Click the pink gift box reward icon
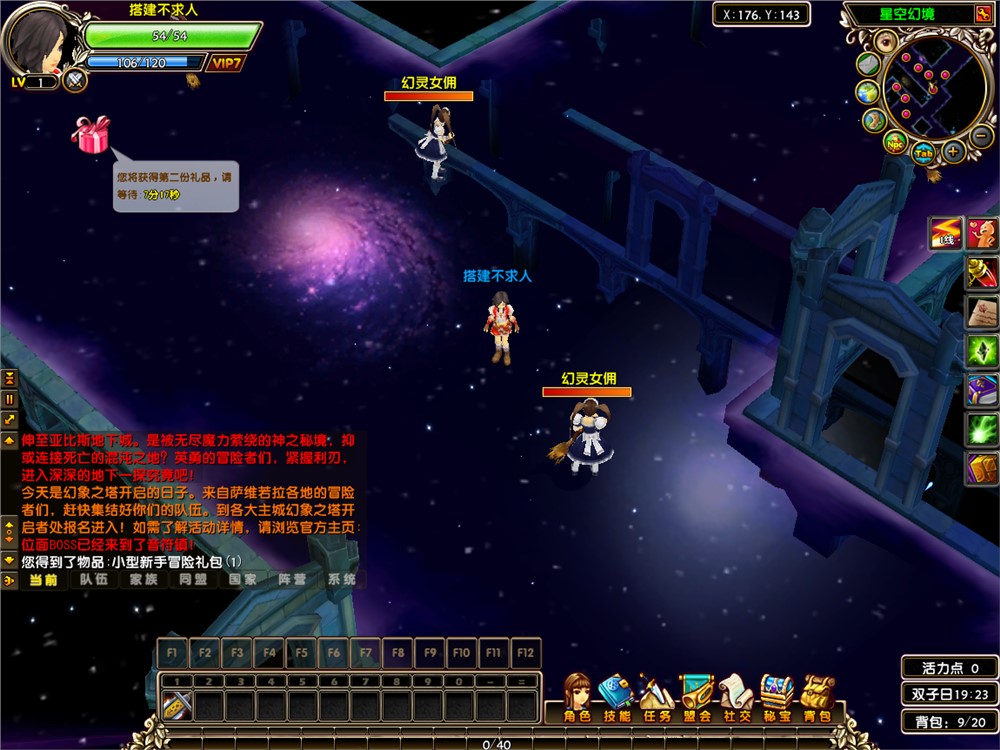 (x=91, y=135)
